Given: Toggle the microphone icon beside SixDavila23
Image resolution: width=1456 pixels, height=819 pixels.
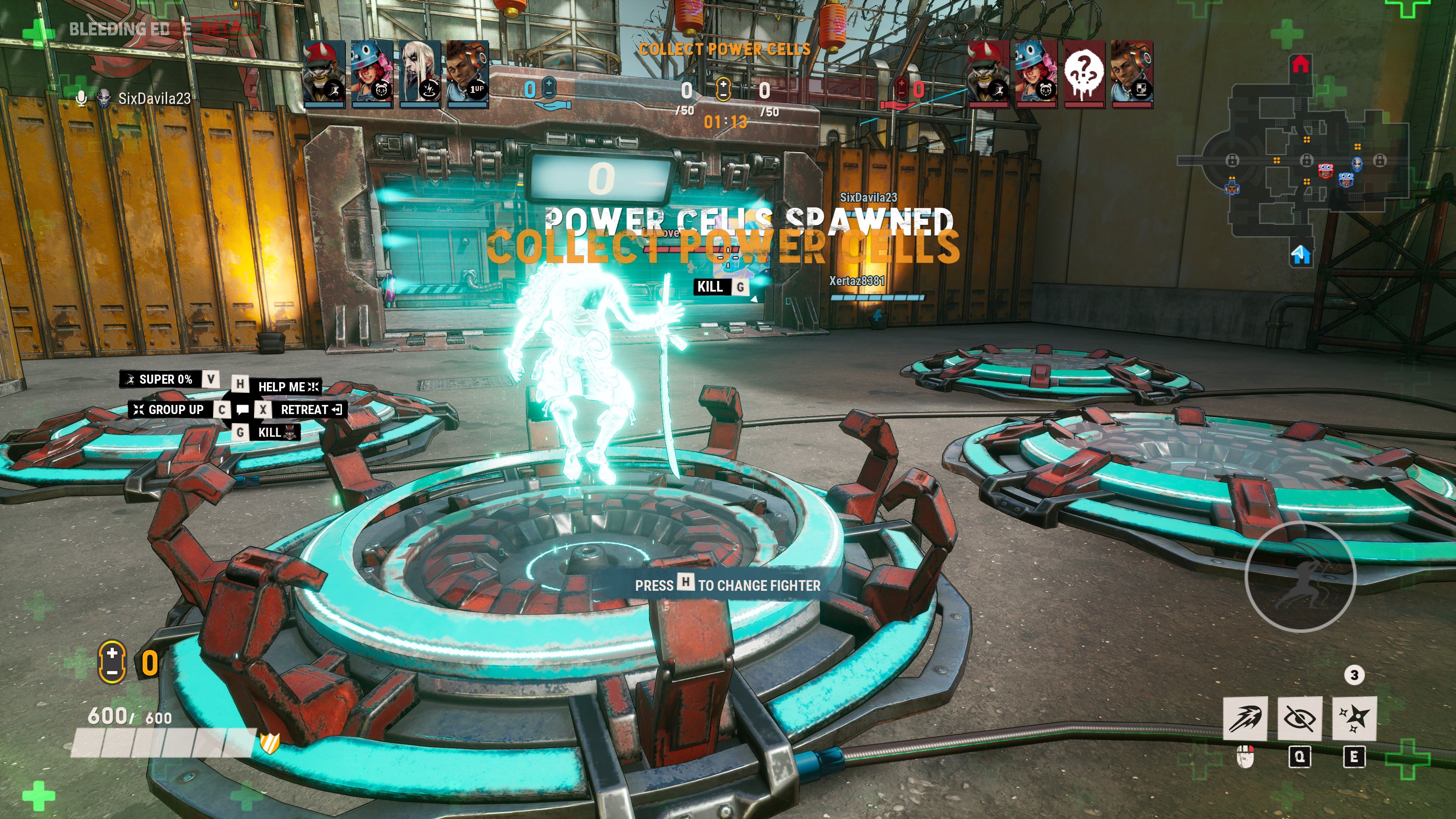Looking at the screenshot, I should coord(82,98).
